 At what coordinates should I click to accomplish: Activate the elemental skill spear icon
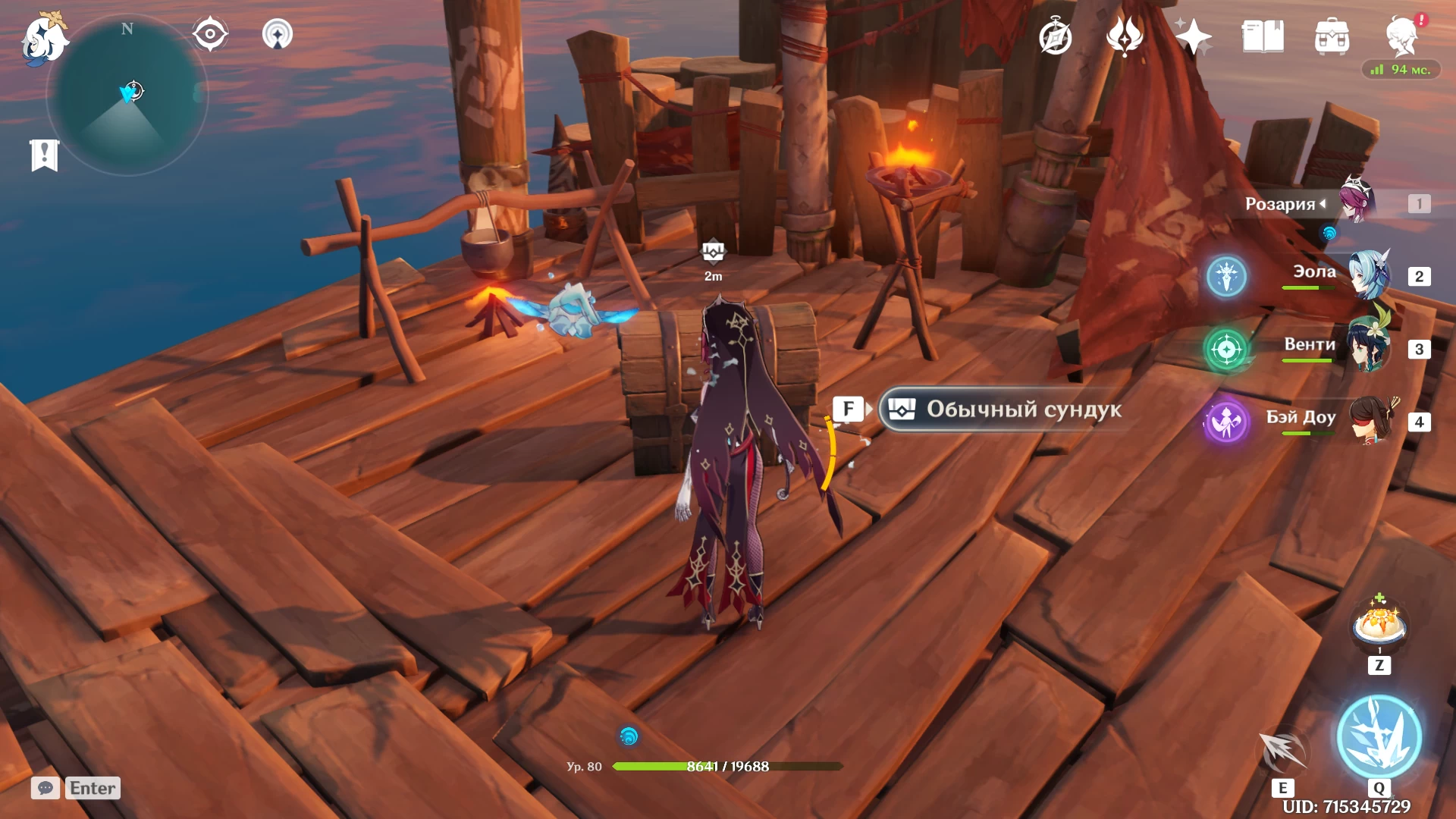tap(1283, 751)
